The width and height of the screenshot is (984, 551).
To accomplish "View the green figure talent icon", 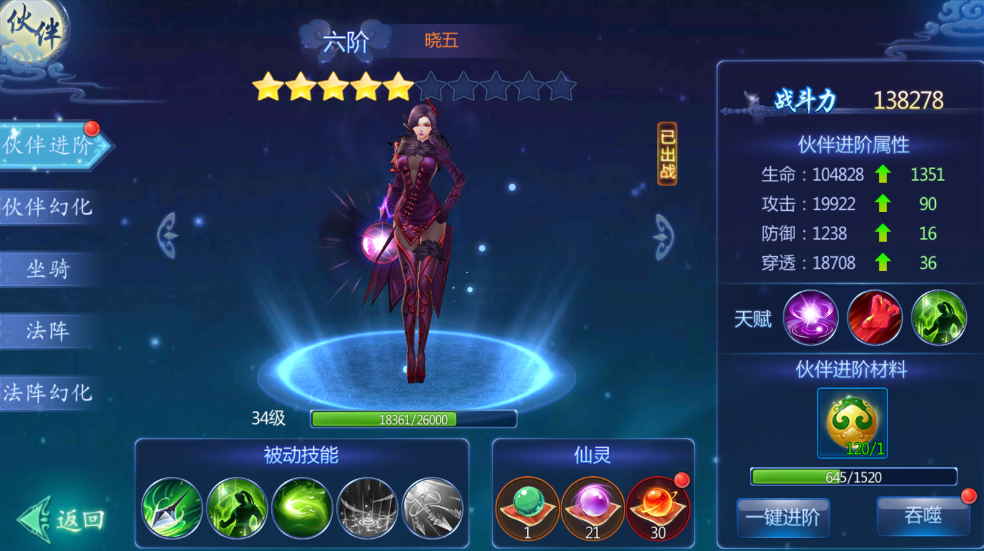I will 938,318.
